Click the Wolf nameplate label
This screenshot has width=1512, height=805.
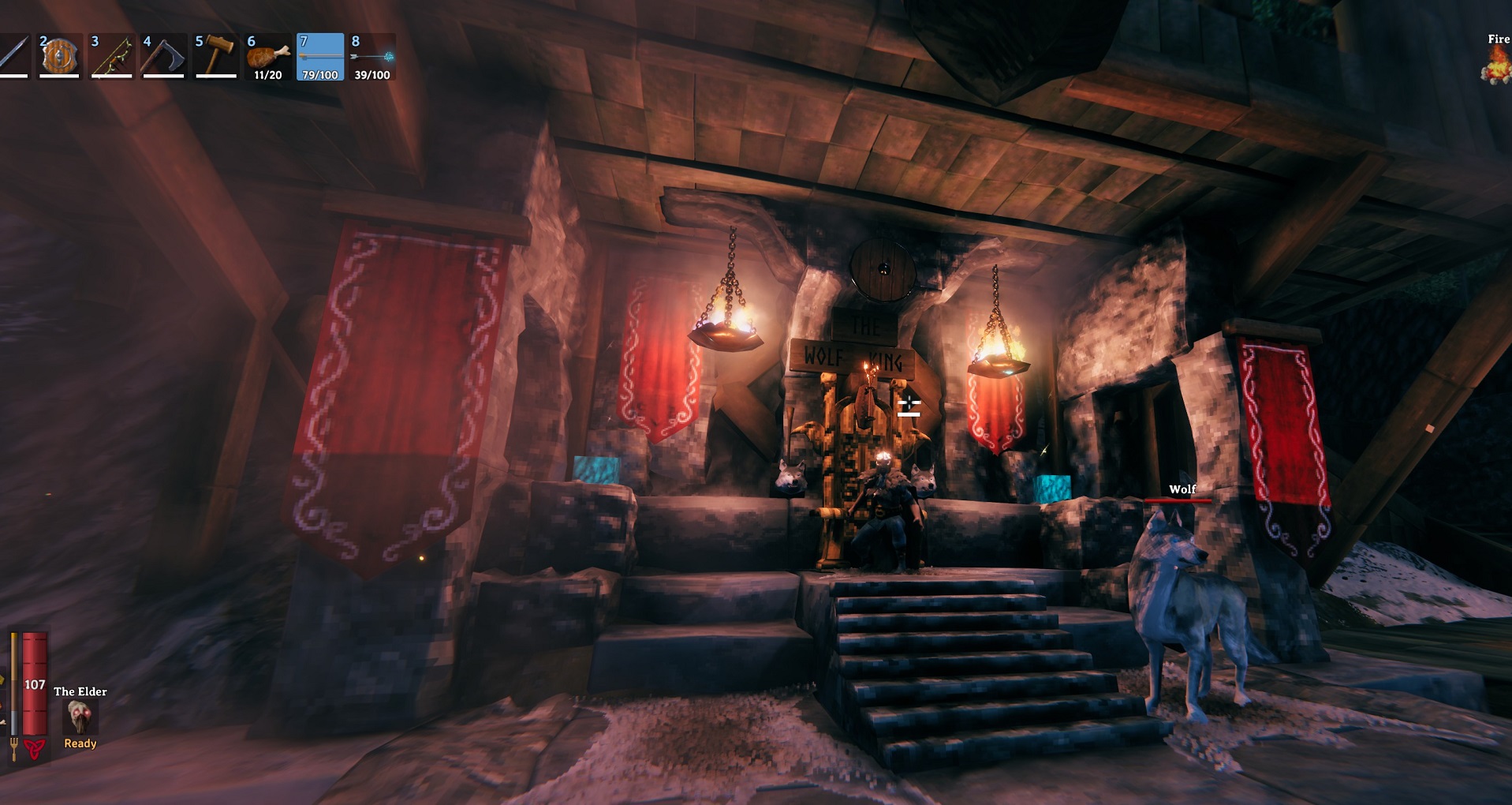click(x=1181, y=490)
